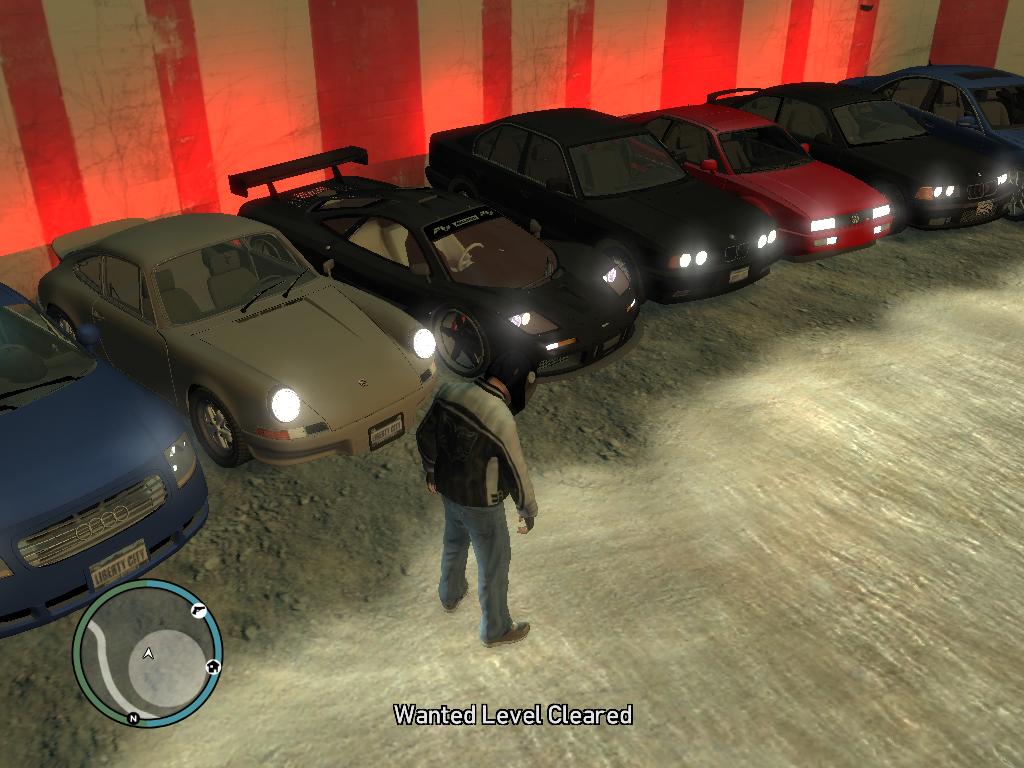Select the safehouse blip on the radar

coord(212,666)
